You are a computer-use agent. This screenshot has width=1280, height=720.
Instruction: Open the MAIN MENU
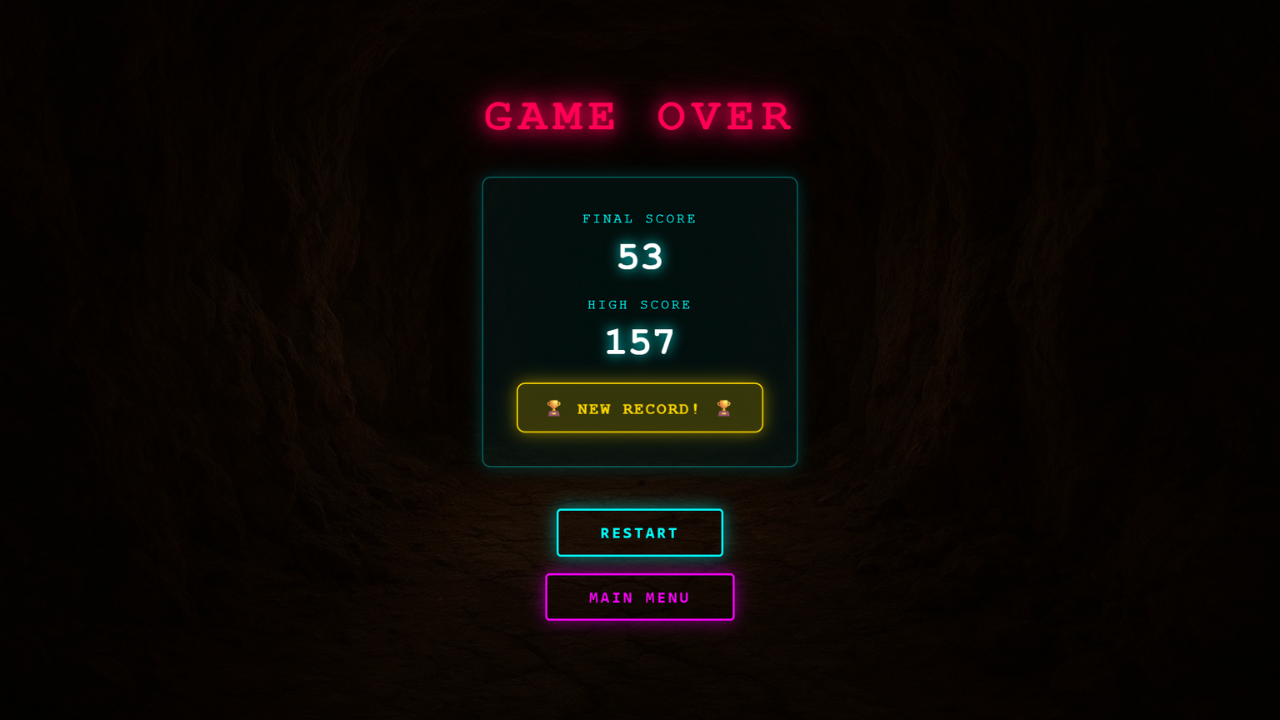(x=640, y=597)
